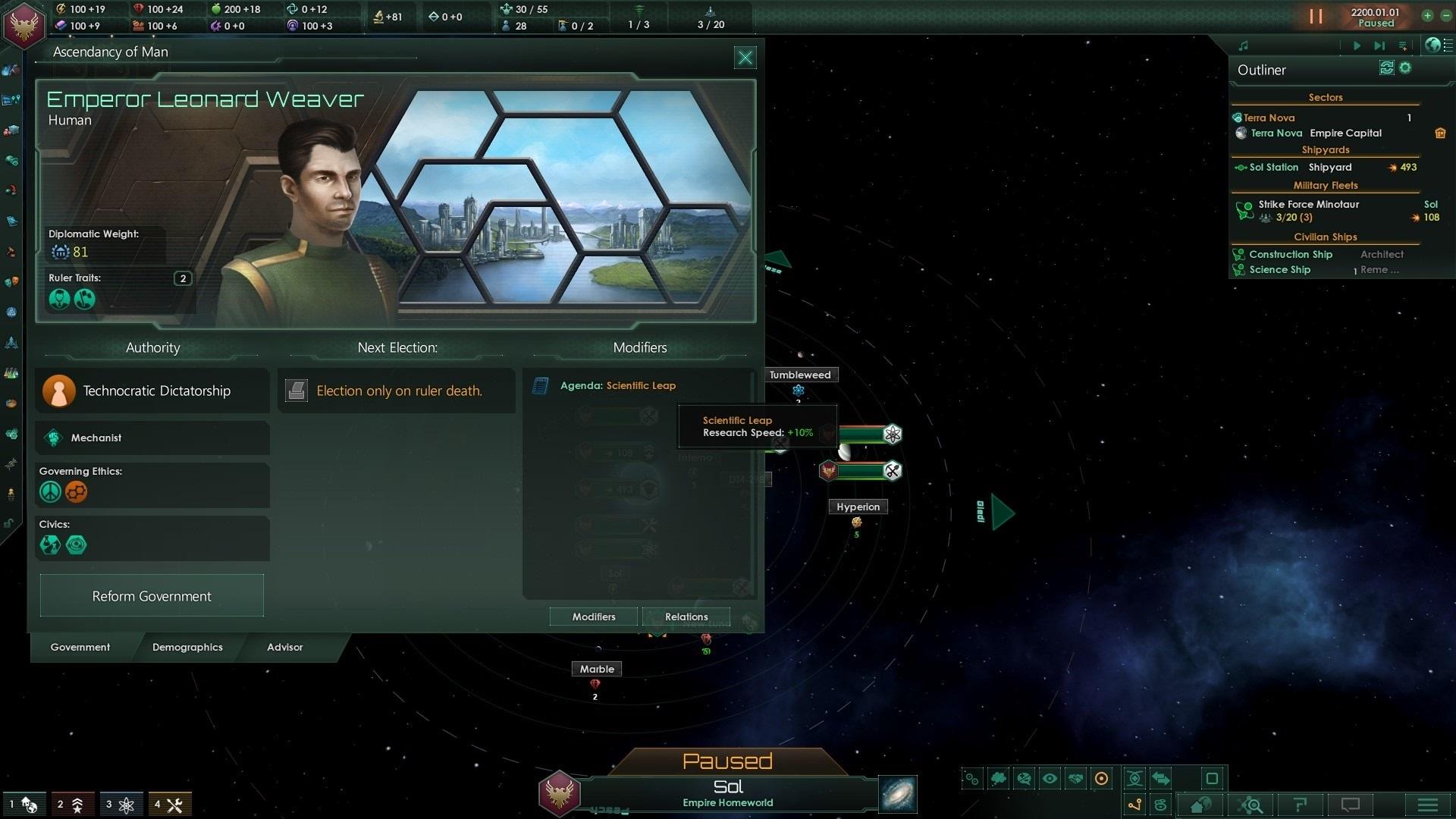Open the Advisor tab
This screenshot has width=1456, height=819.
284,647
